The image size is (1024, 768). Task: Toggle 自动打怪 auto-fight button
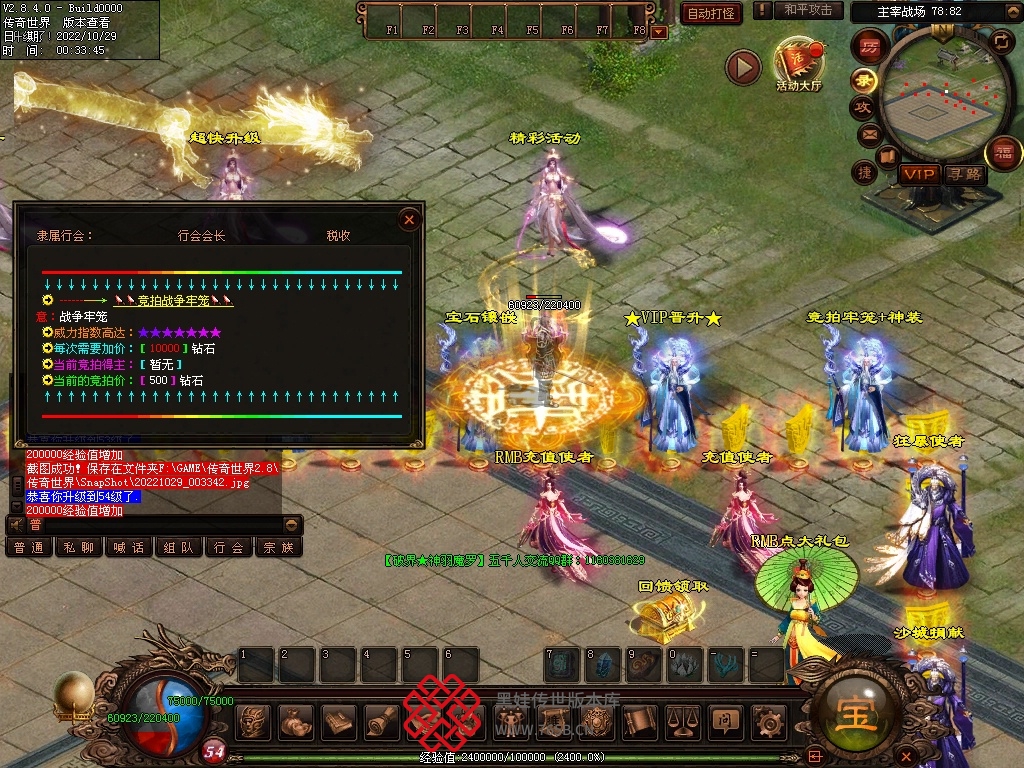[711, 13]
